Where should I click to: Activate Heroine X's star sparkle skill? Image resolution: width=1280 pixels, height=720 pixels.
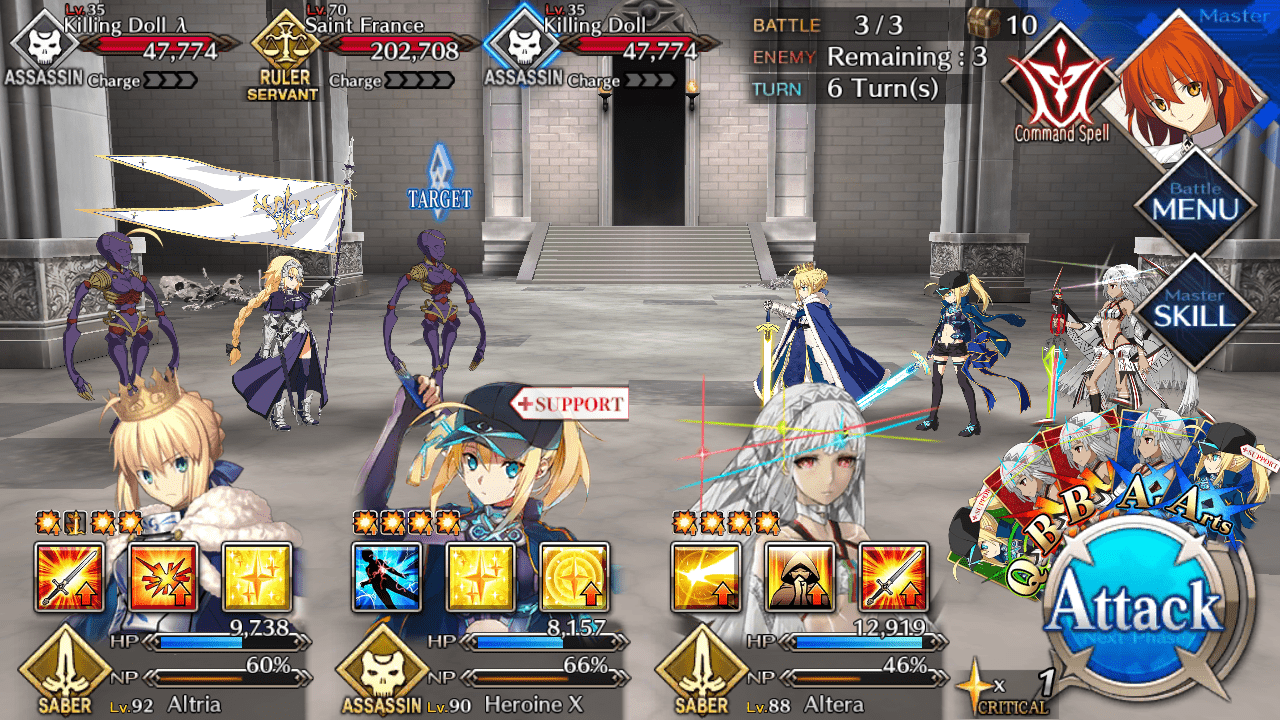480,577
